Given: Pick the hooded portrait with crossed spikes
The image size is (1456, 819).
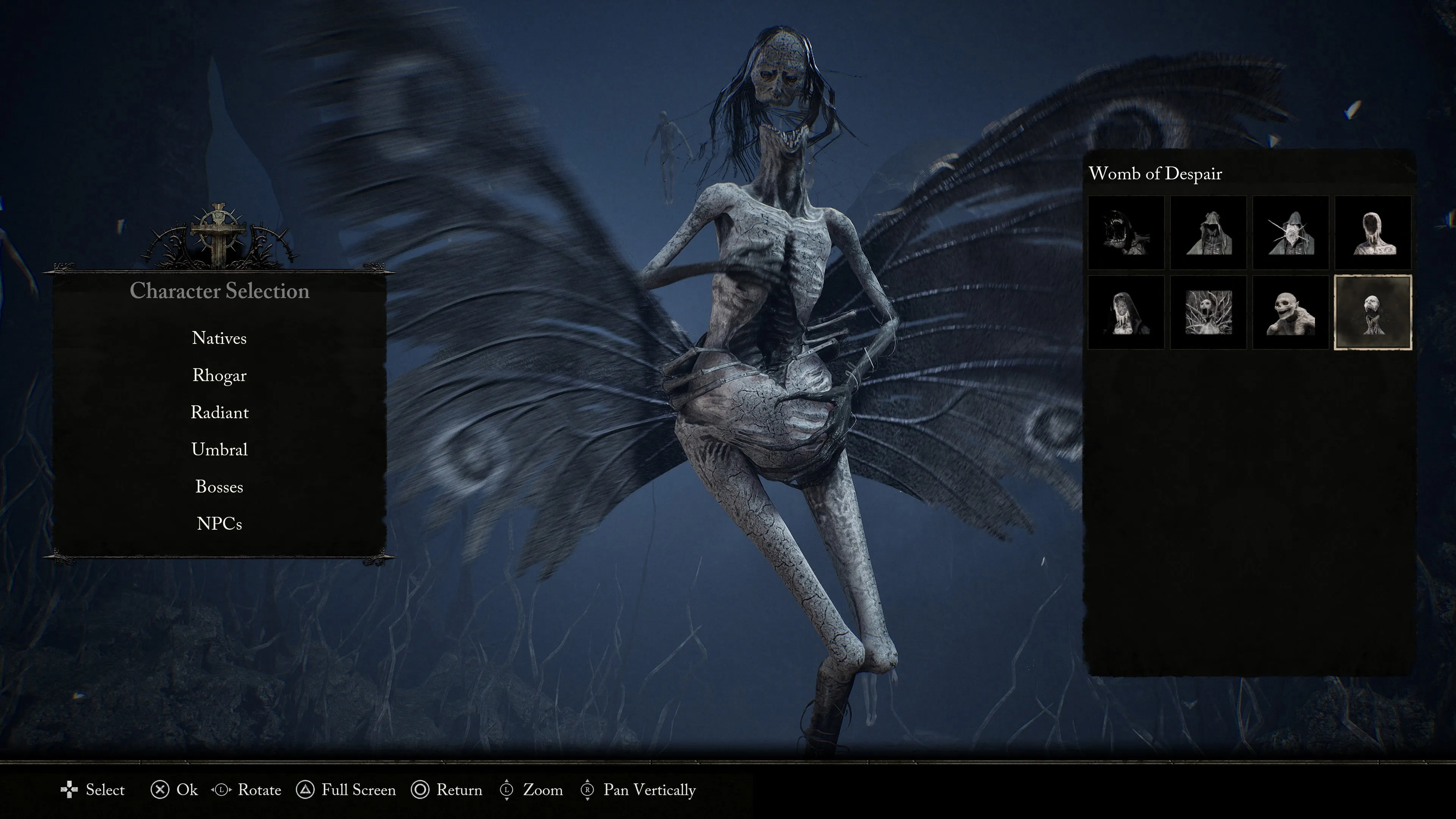Looking at the screenshot, I should 1290,233.
